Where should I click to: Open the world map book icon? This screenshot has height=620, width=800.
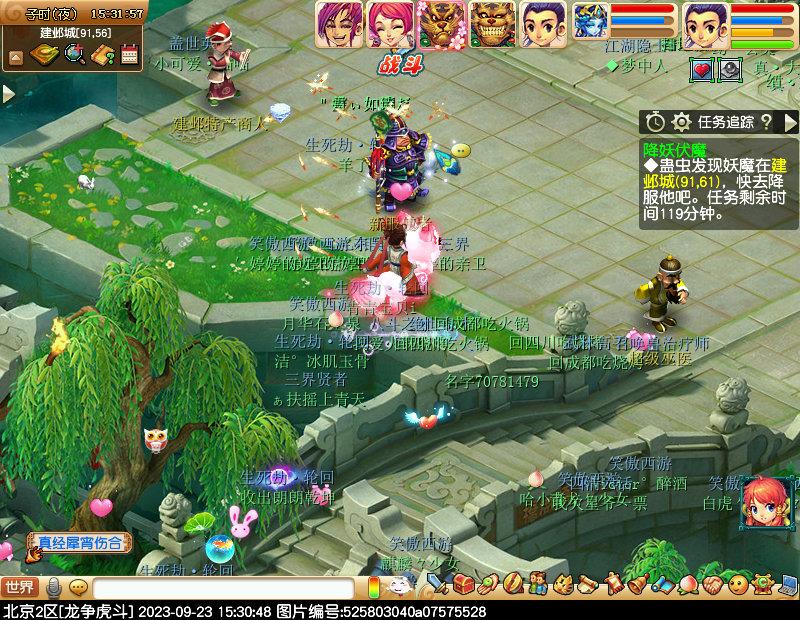46,54
